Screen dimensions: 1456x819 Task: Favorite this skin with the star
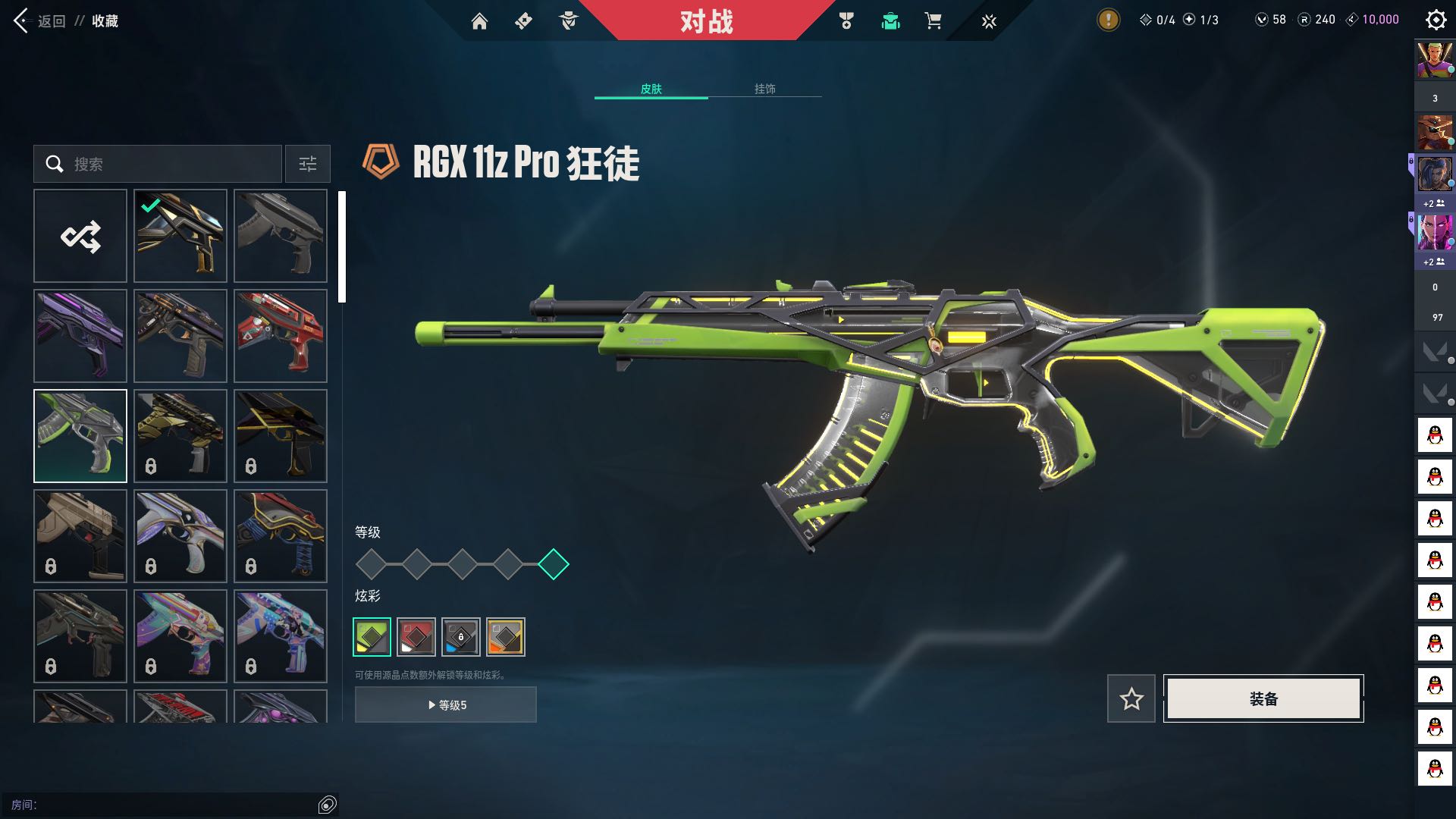(x=1131, y=698)
